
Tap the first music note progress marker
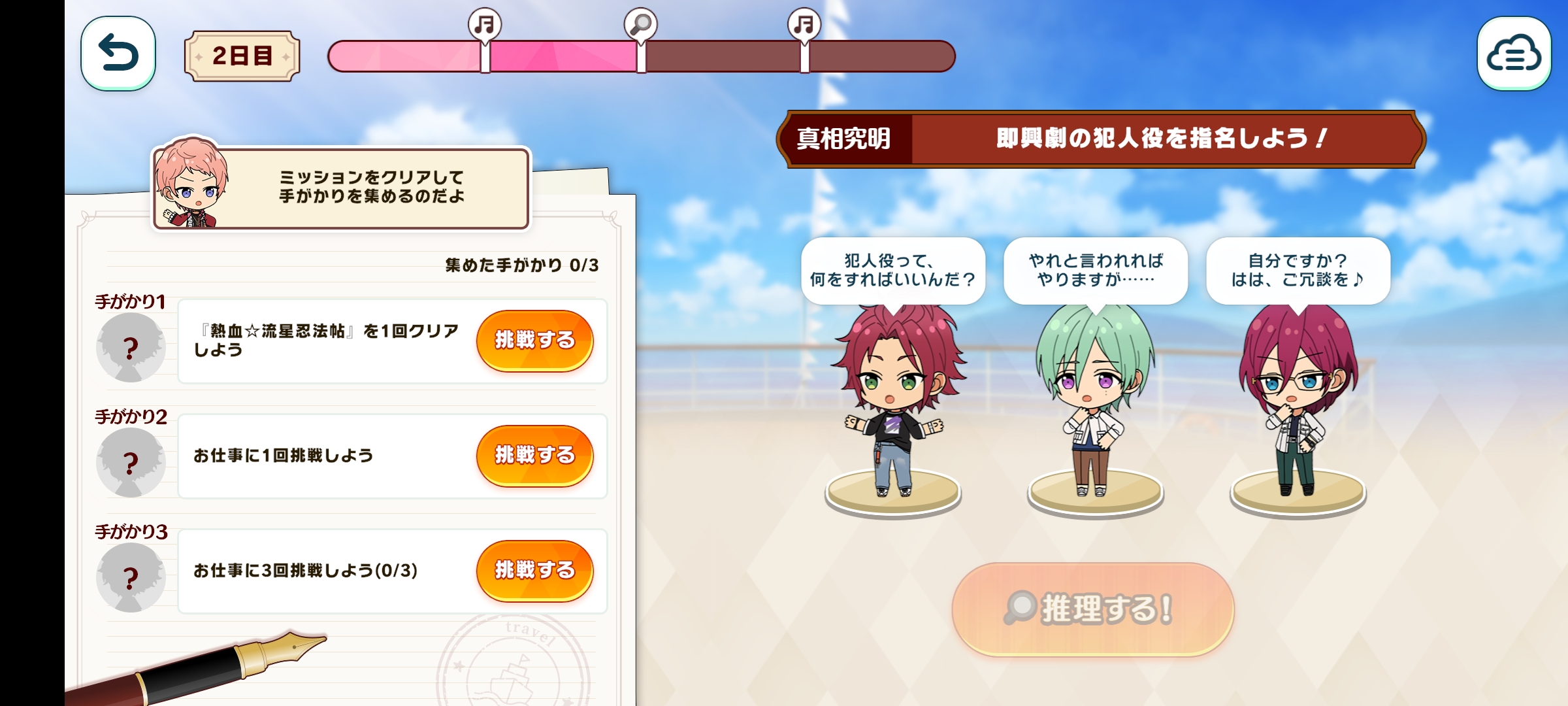click(x=485, y=25)
